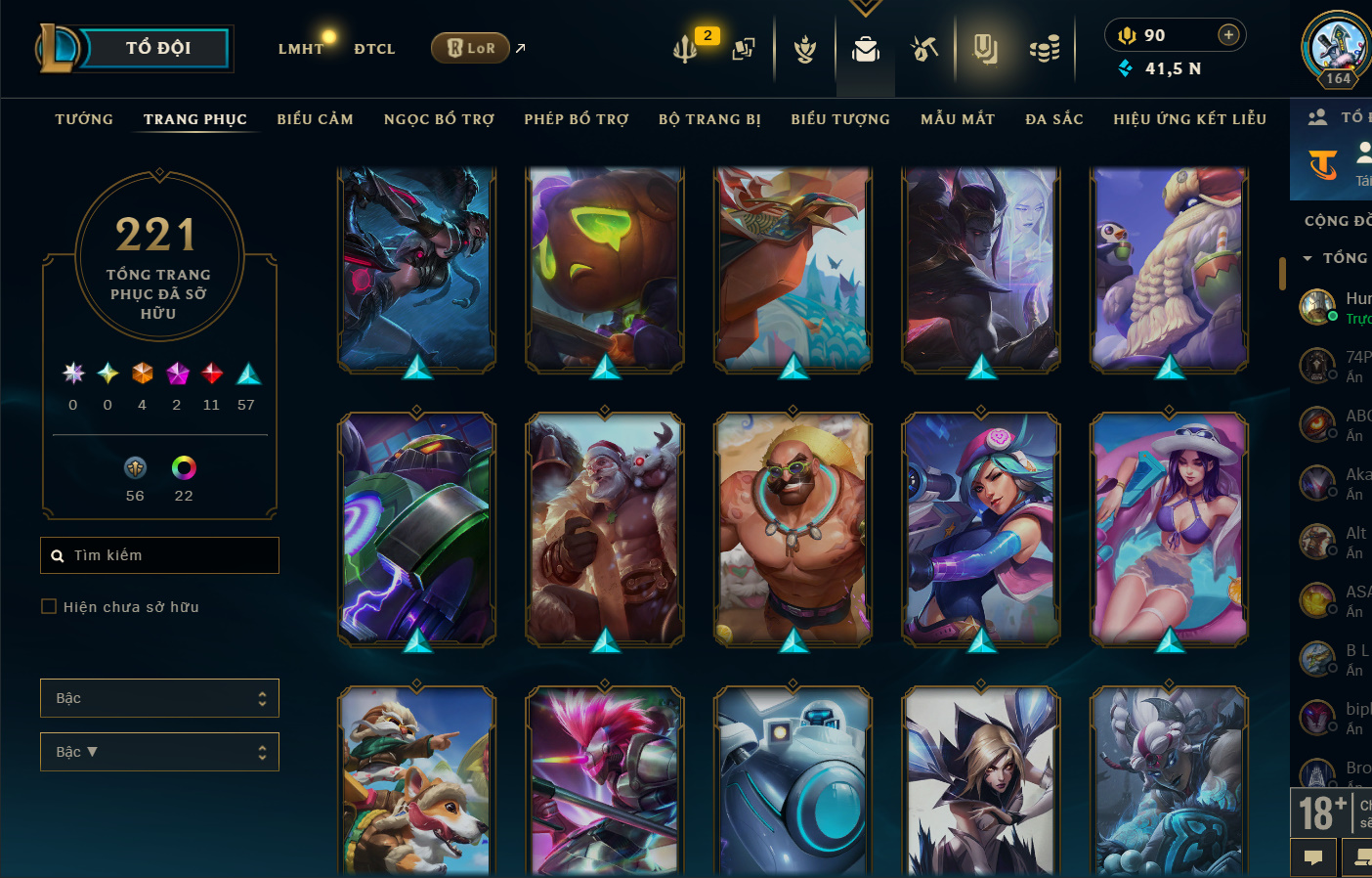Switch to the ĐTCL tab

pos(374,49)
